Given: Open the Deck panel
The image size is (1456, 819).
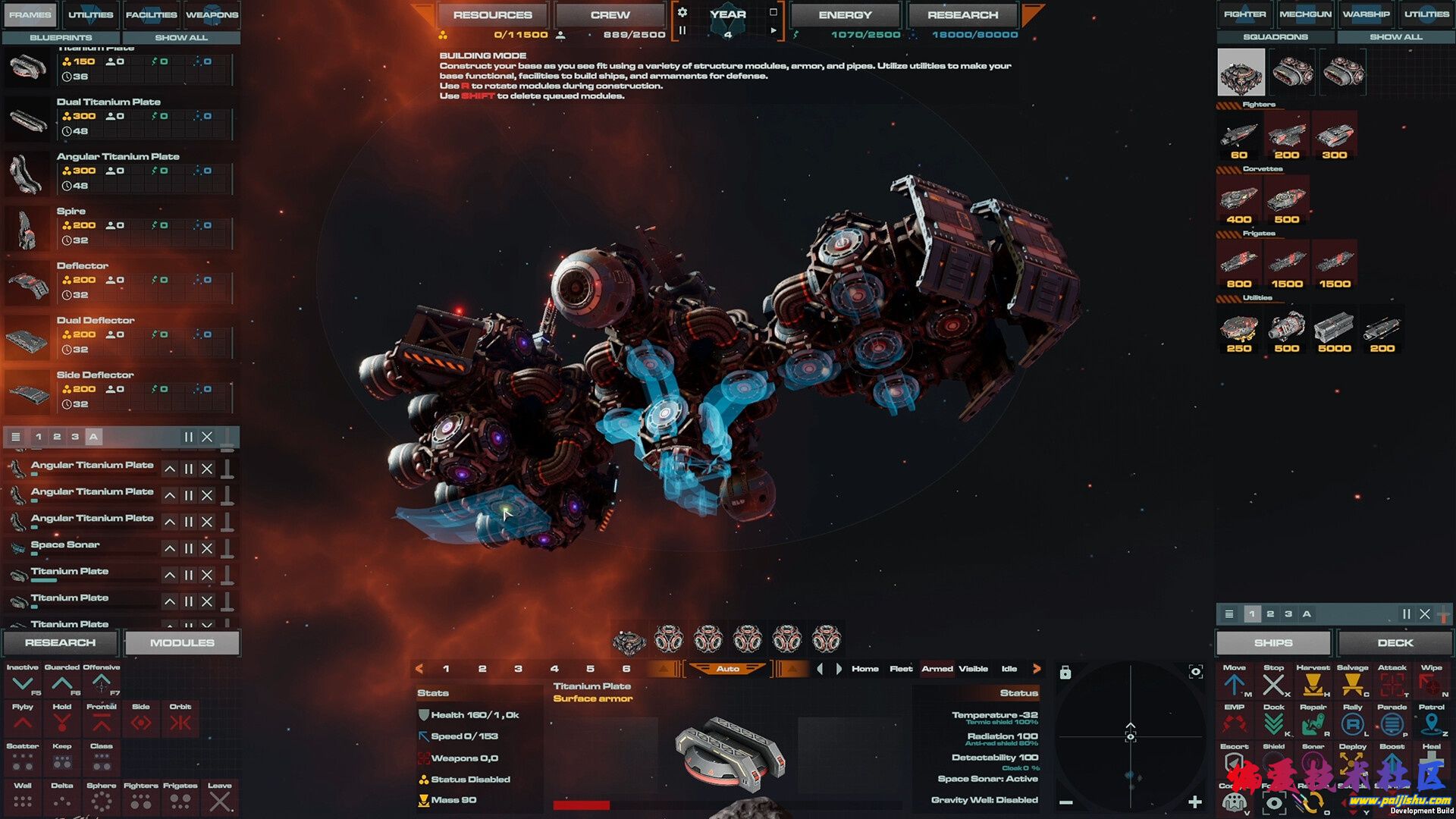Looking at the screenshot, I should coord(1395,642).
